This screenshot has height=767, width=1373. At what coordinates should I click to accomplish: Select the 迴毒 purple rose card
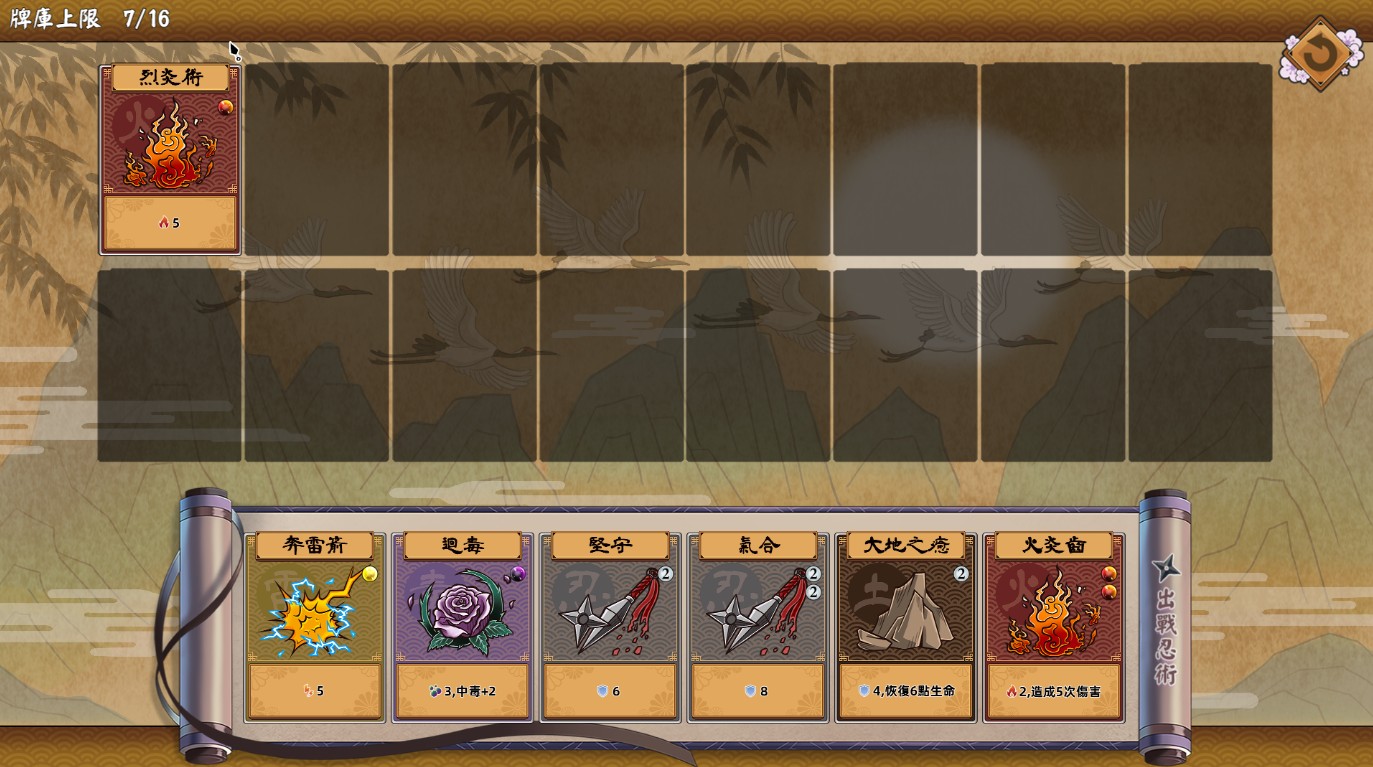coord(462,626)
